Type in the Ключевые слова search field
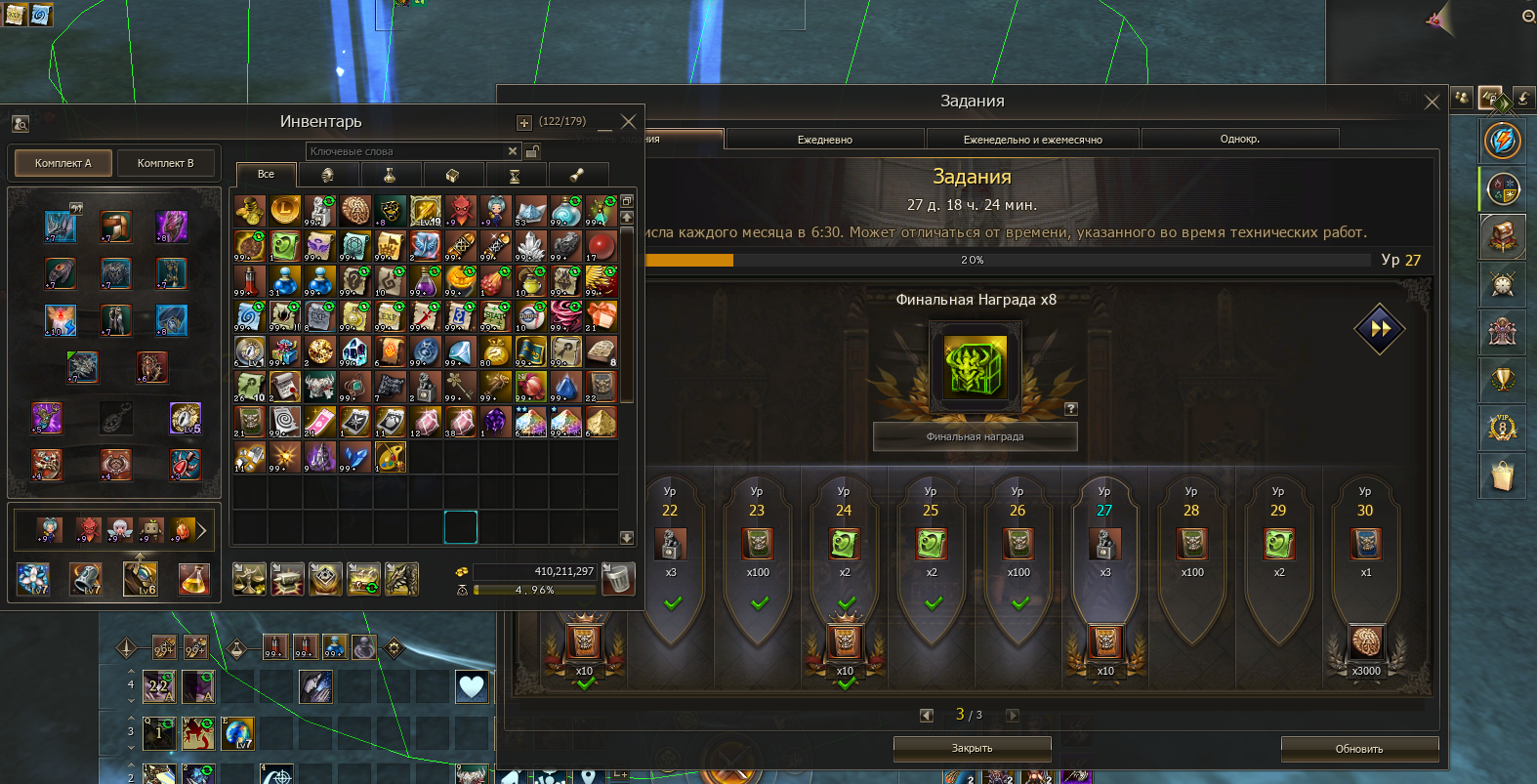 (405, 151)
